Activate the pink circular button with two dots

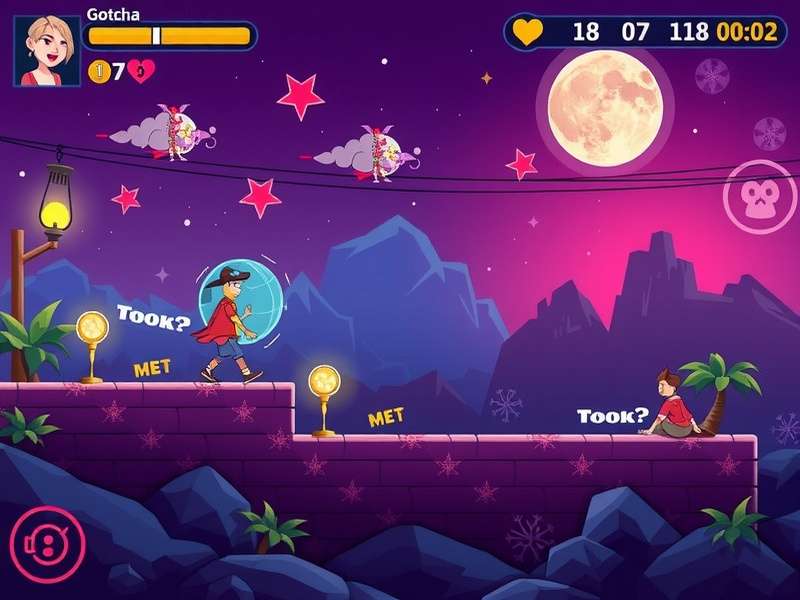[x=47, y=545]
